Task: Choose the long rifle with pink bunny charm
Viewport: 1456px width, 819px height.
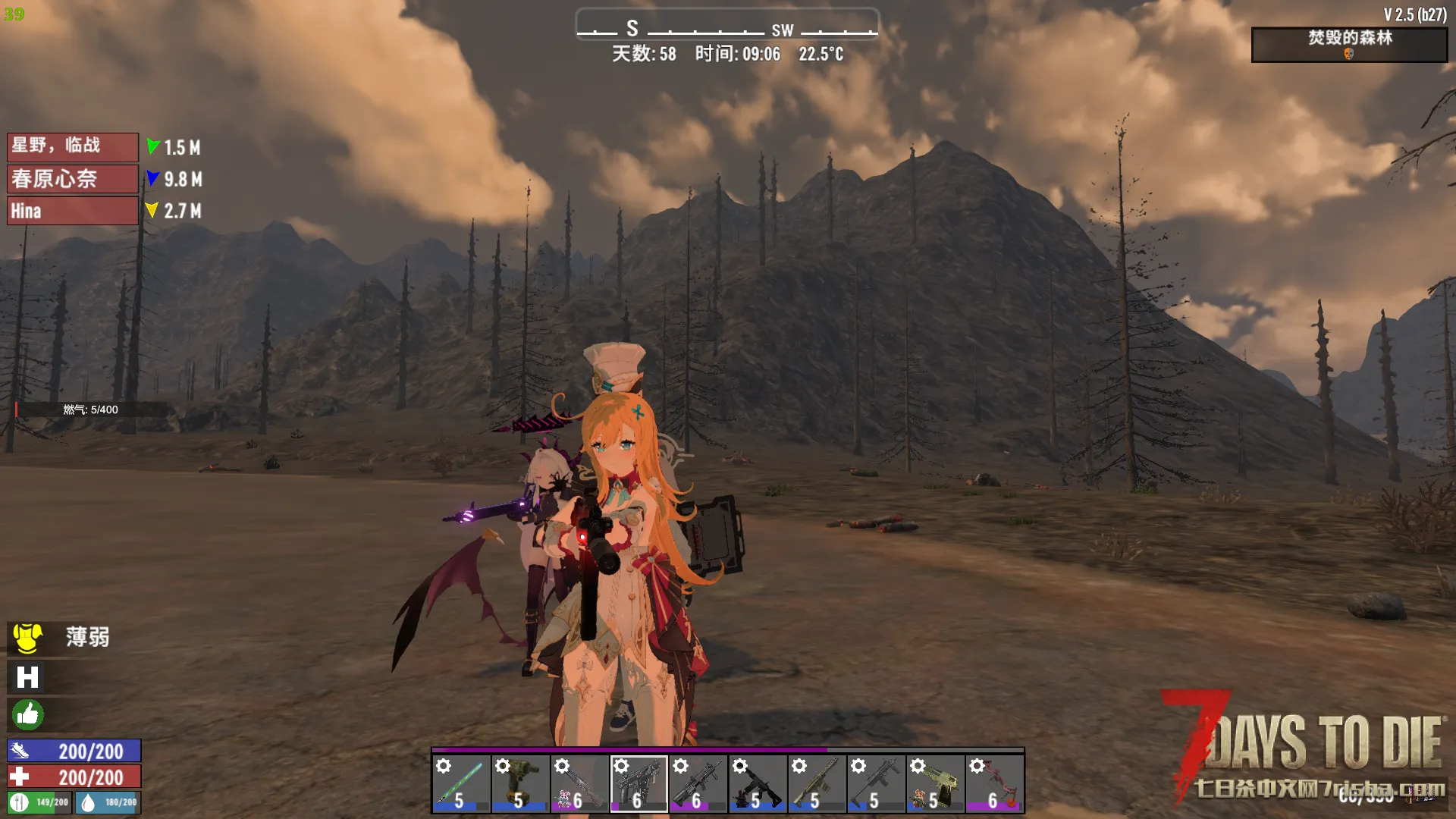Action: click(x=579, y=783)
